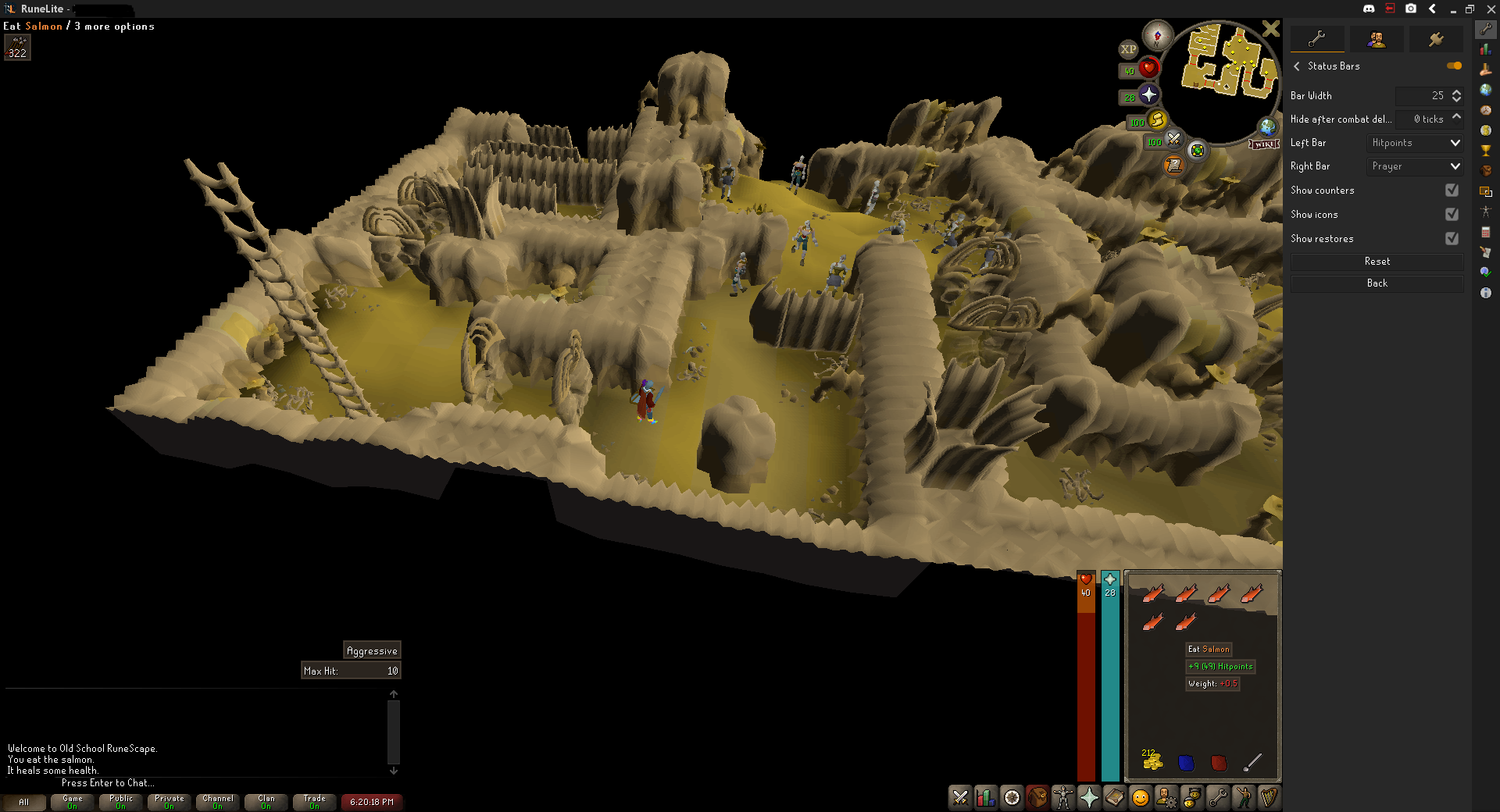Uncheck Show restores
The width and height of the screenshot is (1500, 812).
click(x=1452, y=239)
